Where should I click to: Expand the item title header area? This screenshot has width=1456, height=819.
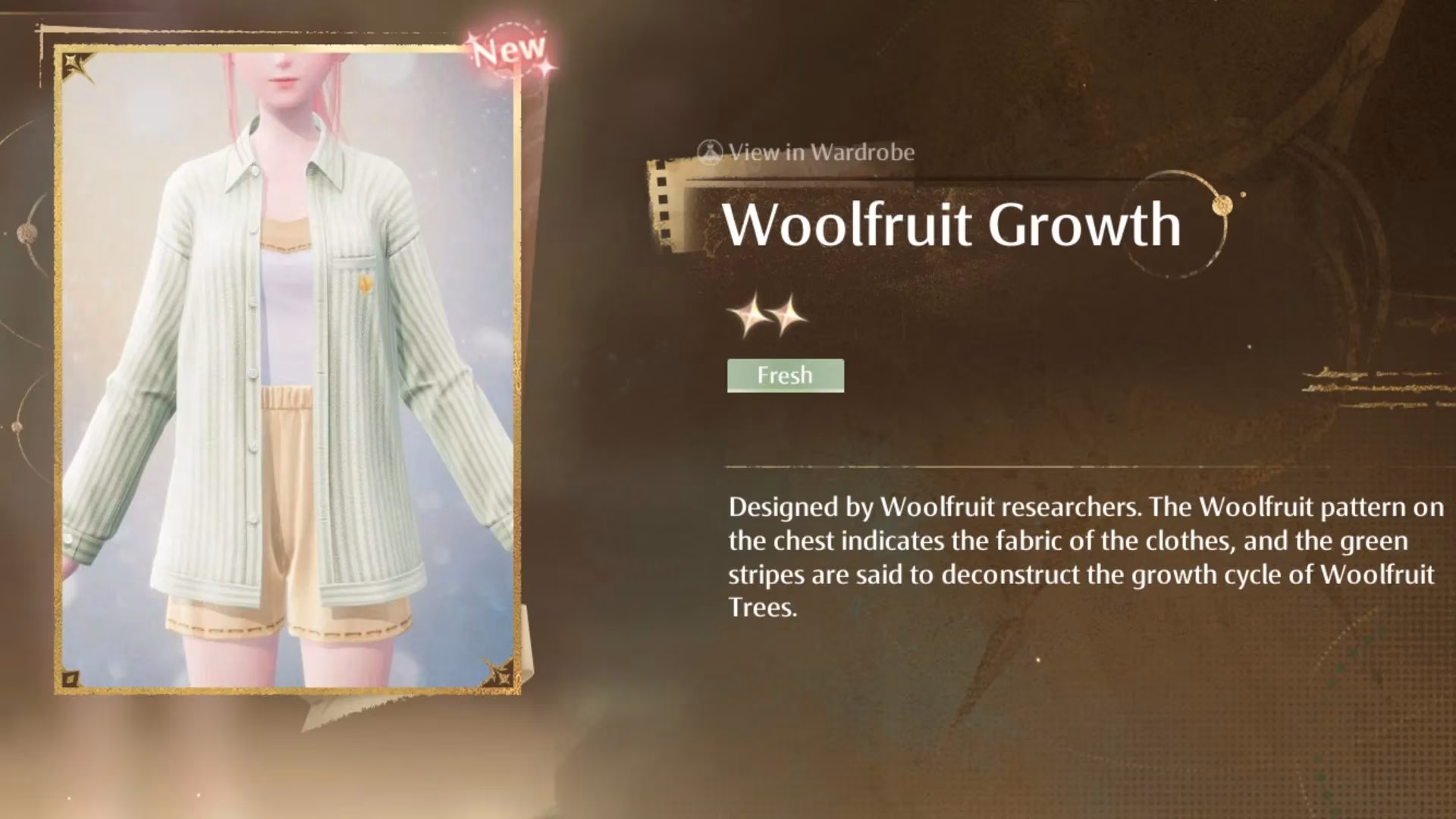952,224
